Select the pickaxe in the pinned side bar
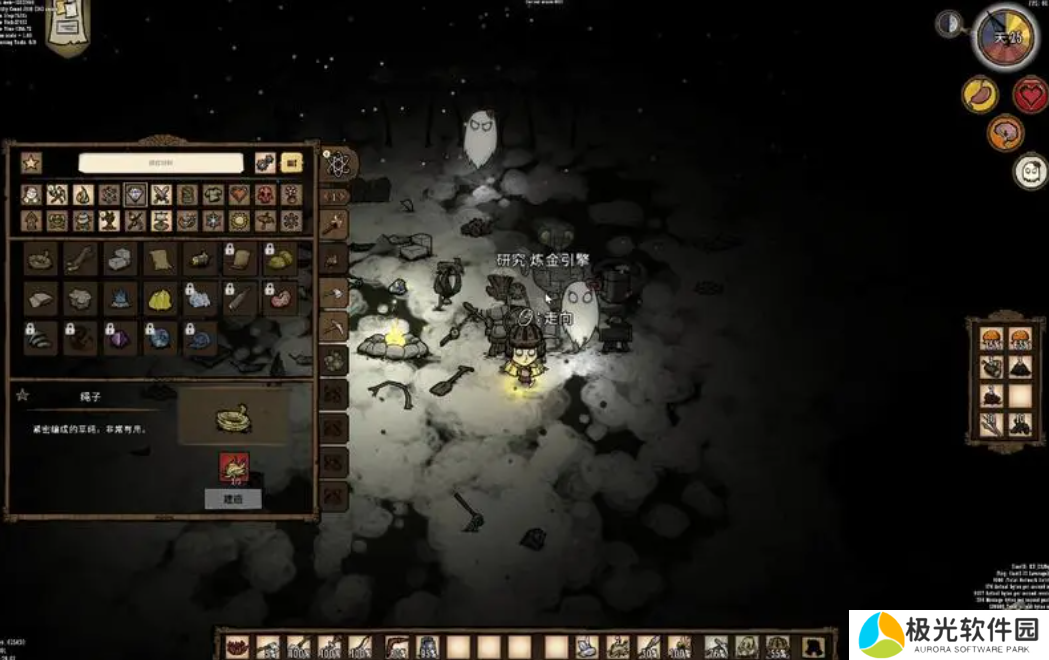This screenshot has width=1049, height=660. [x=334, y=326]
